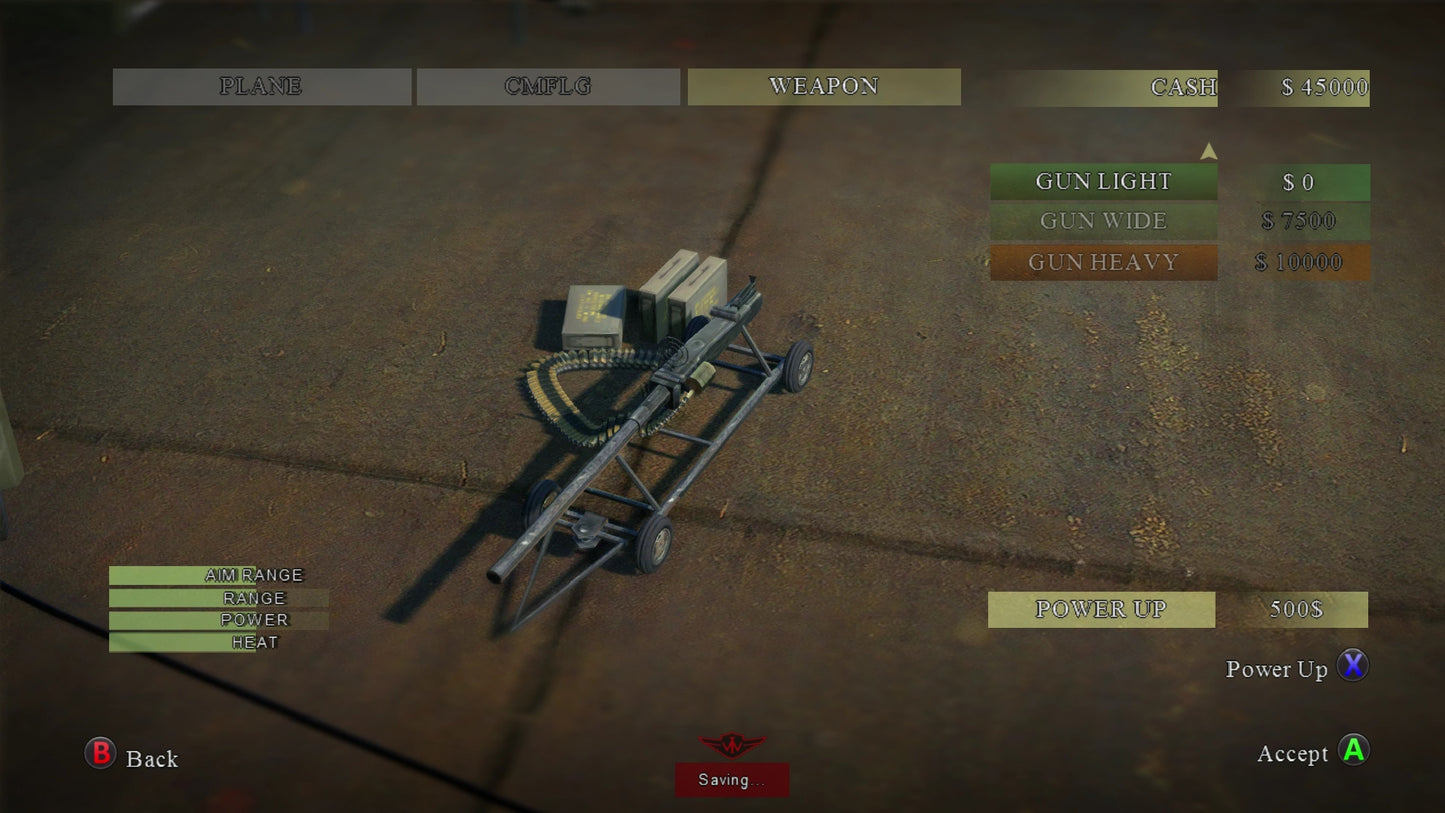Choose the GUN LIGHT weapon
The image size is (1445, 813).
(1104, 182)
